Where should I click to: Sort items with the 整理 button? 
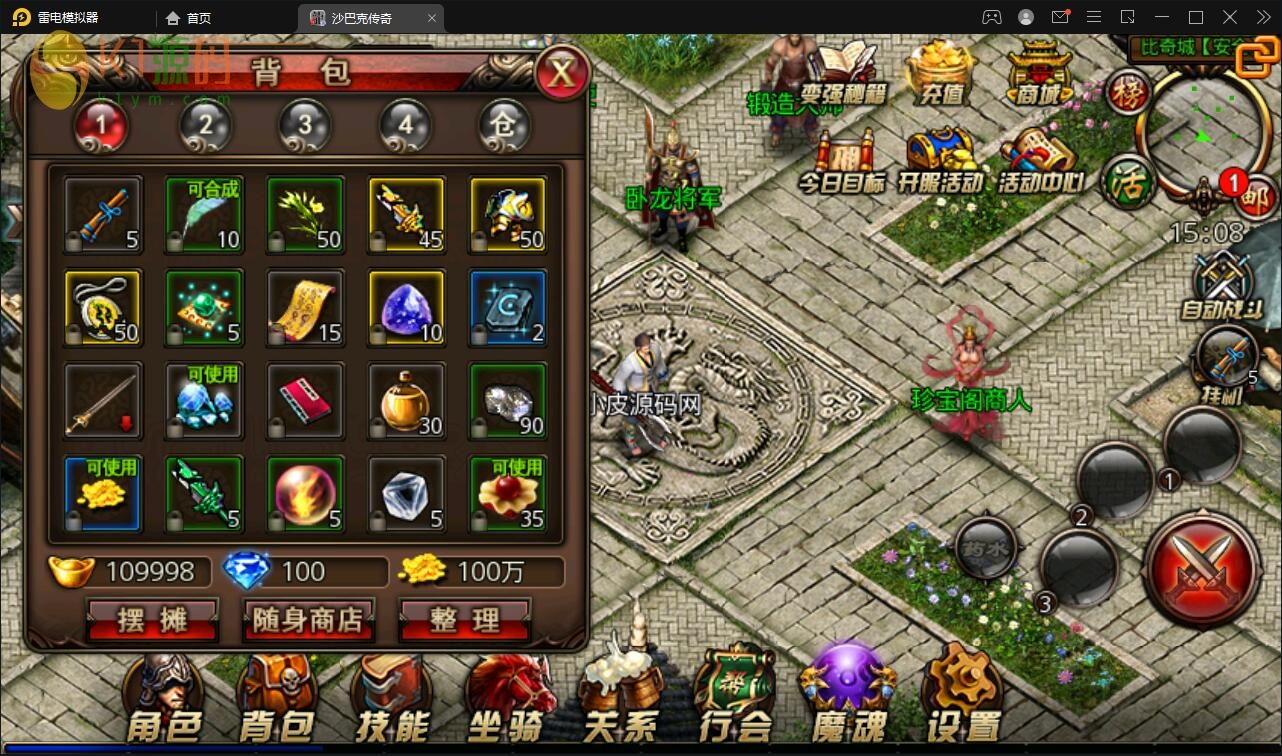pos(464,620)
